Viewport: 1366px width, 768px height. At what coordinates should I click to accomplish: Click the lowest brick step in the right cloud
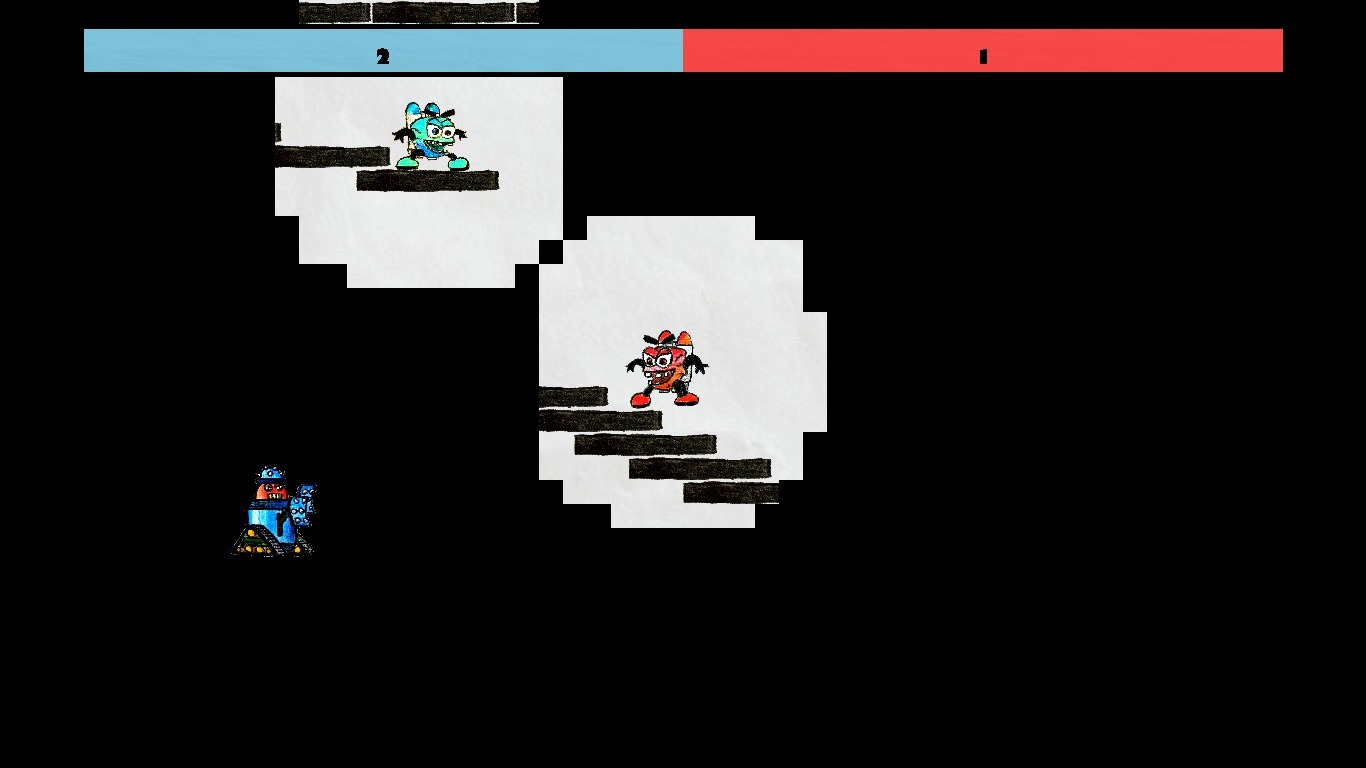click(730, 492)
